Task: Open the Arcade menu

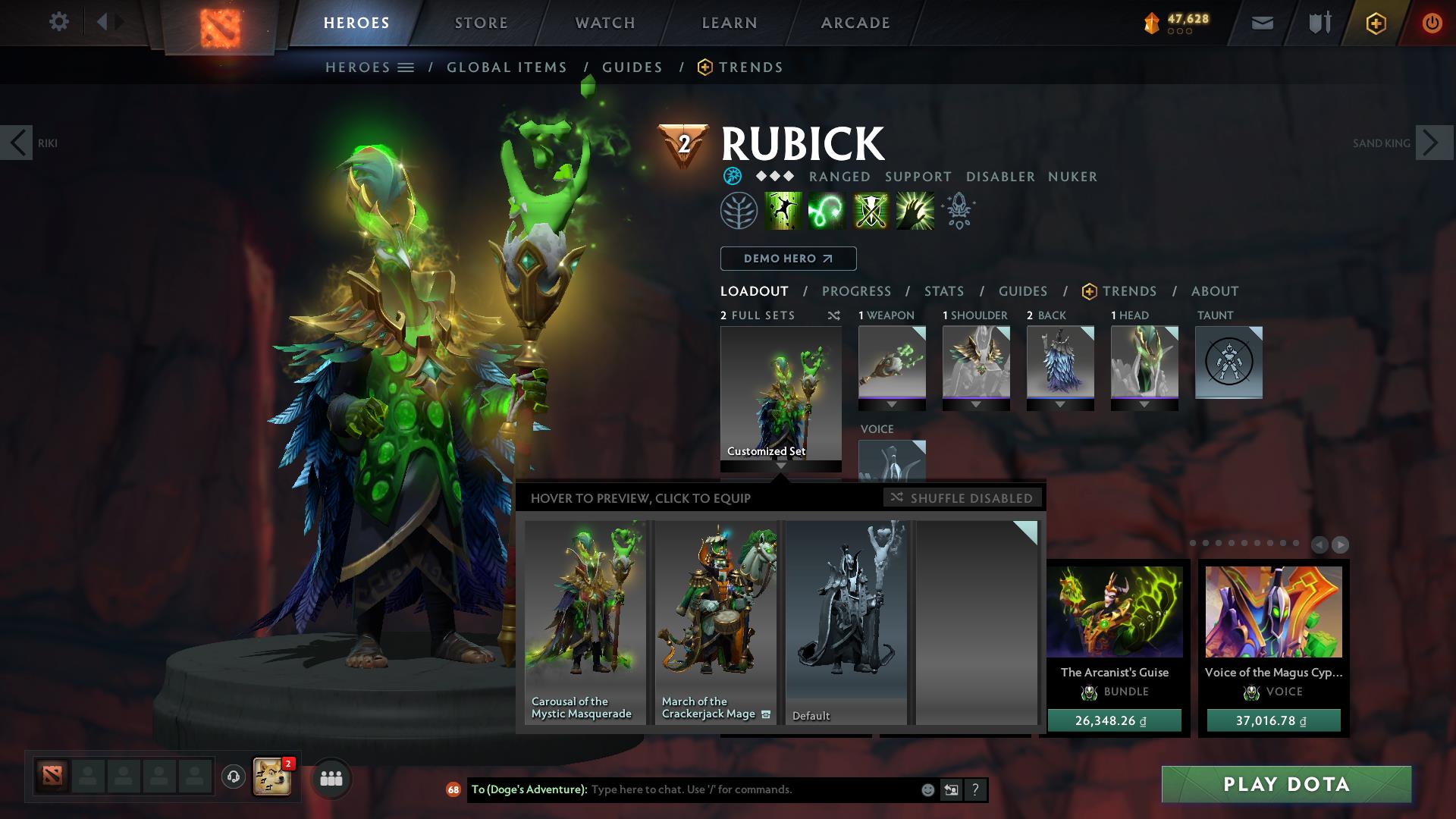Action: coord(855,22)
